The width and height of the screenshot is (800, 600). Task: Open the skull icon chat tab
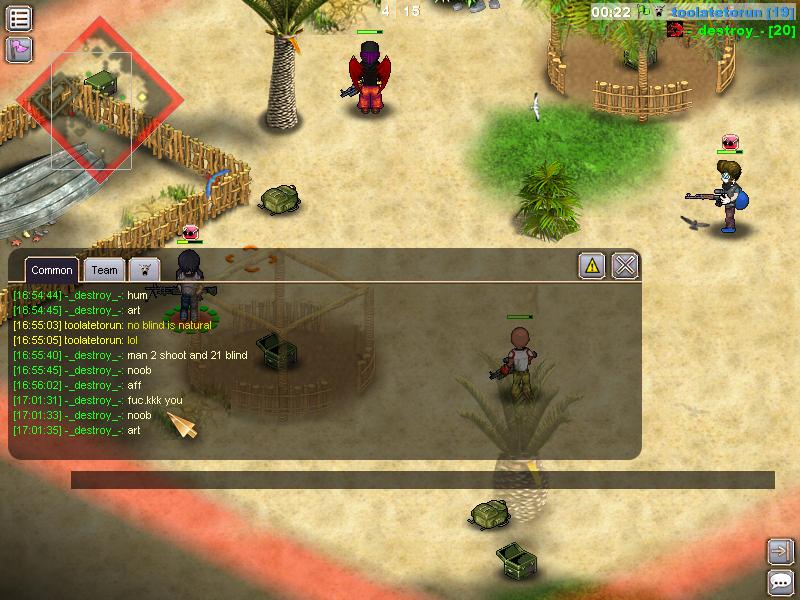pos(145,270)
